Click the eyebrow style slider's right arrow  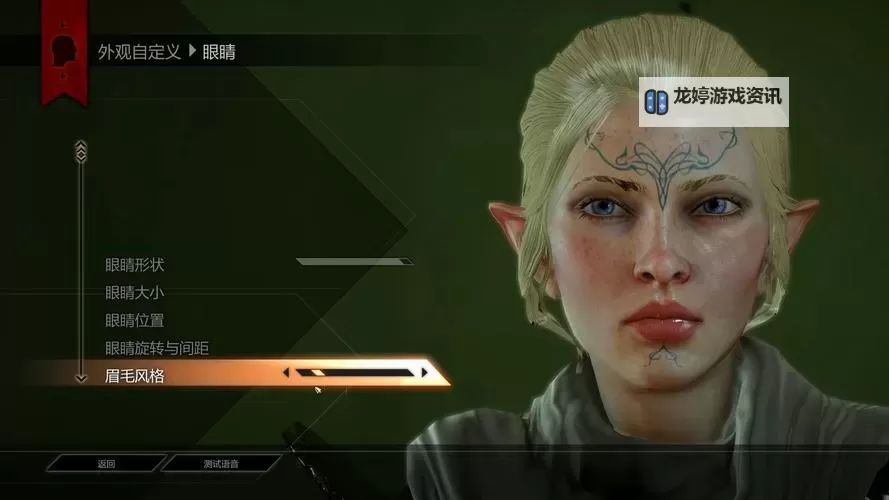click(x=424, y=373)
